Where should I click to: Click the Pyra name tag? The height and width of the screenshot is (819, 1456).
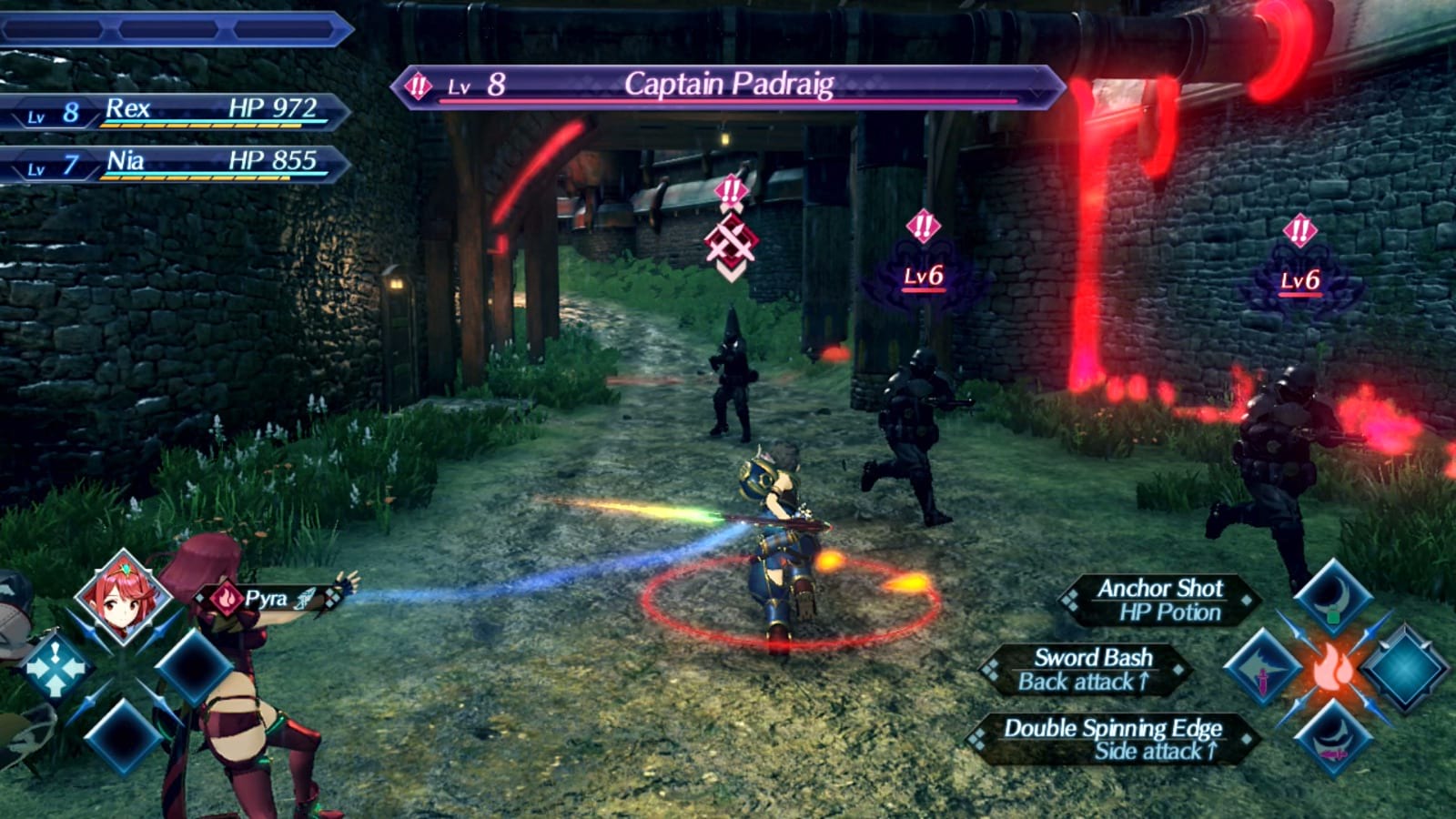[264, 599]
